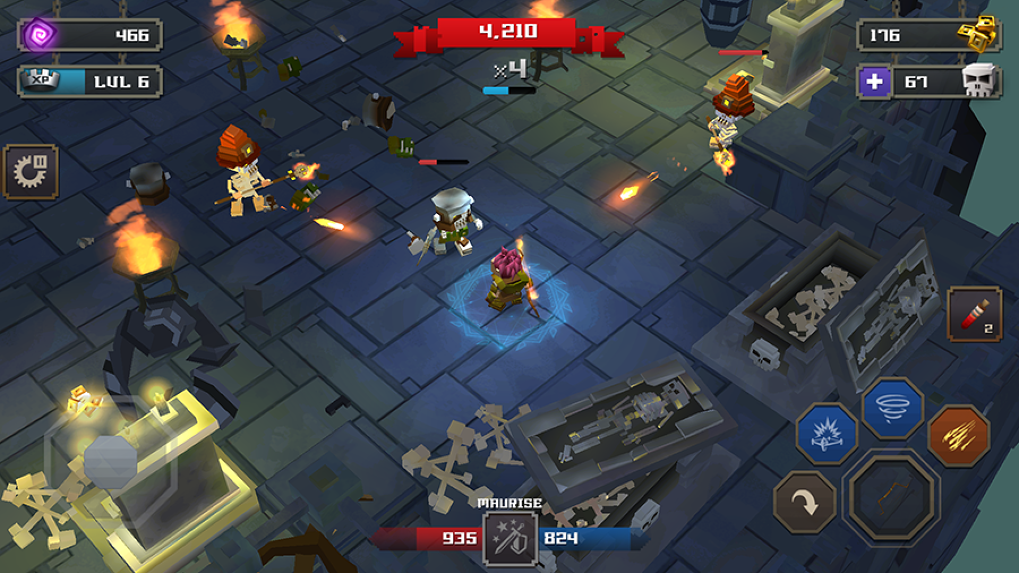Image resolution: width=1019 pixels, height=573 pixels.
Task: Cast the orange fiery projectiles skill
Action: pyautogui.click(x=958, y=435)
